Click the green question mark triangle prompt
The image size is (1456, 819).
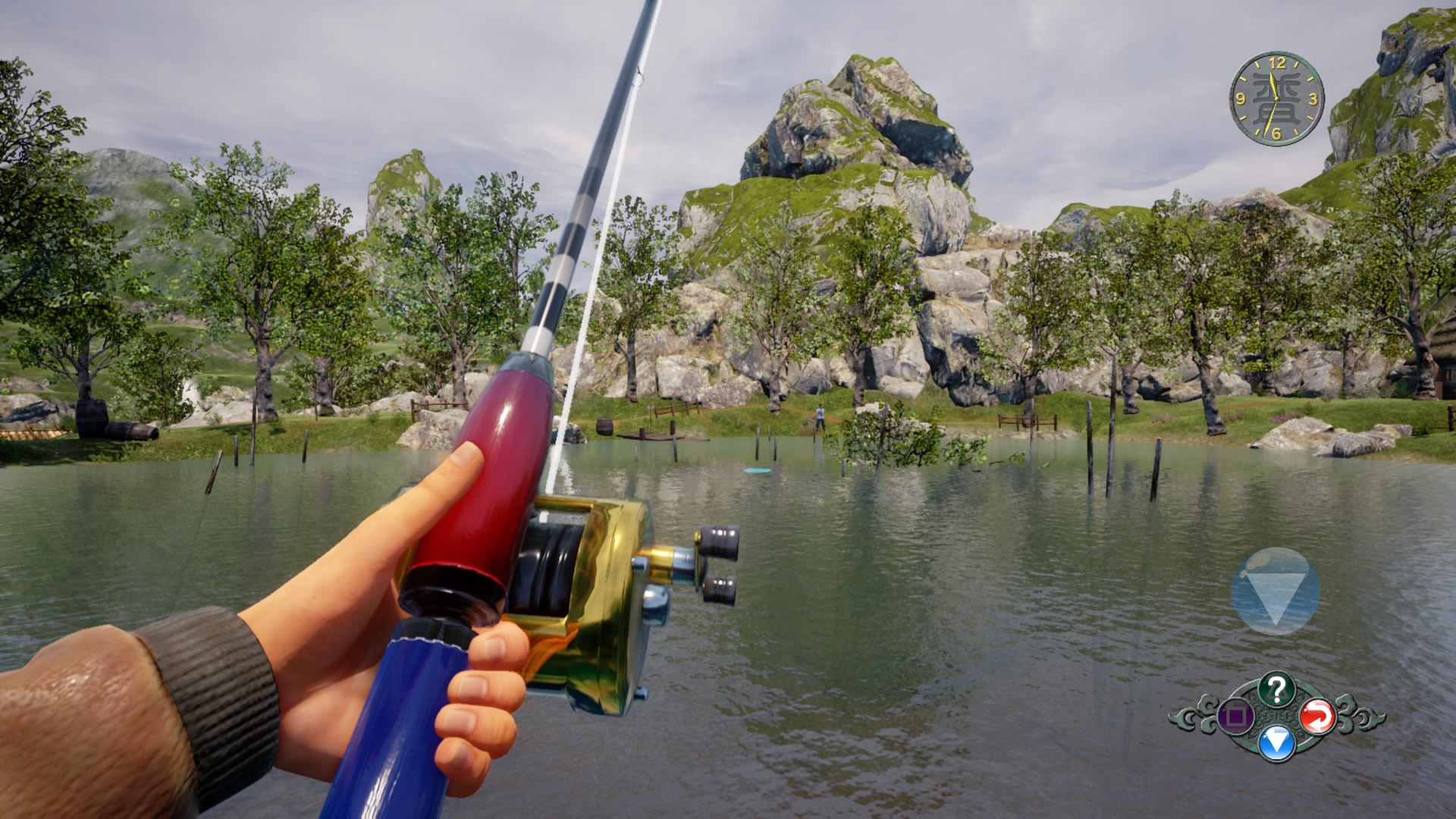pyautogui.click(x=1276, y=688)
